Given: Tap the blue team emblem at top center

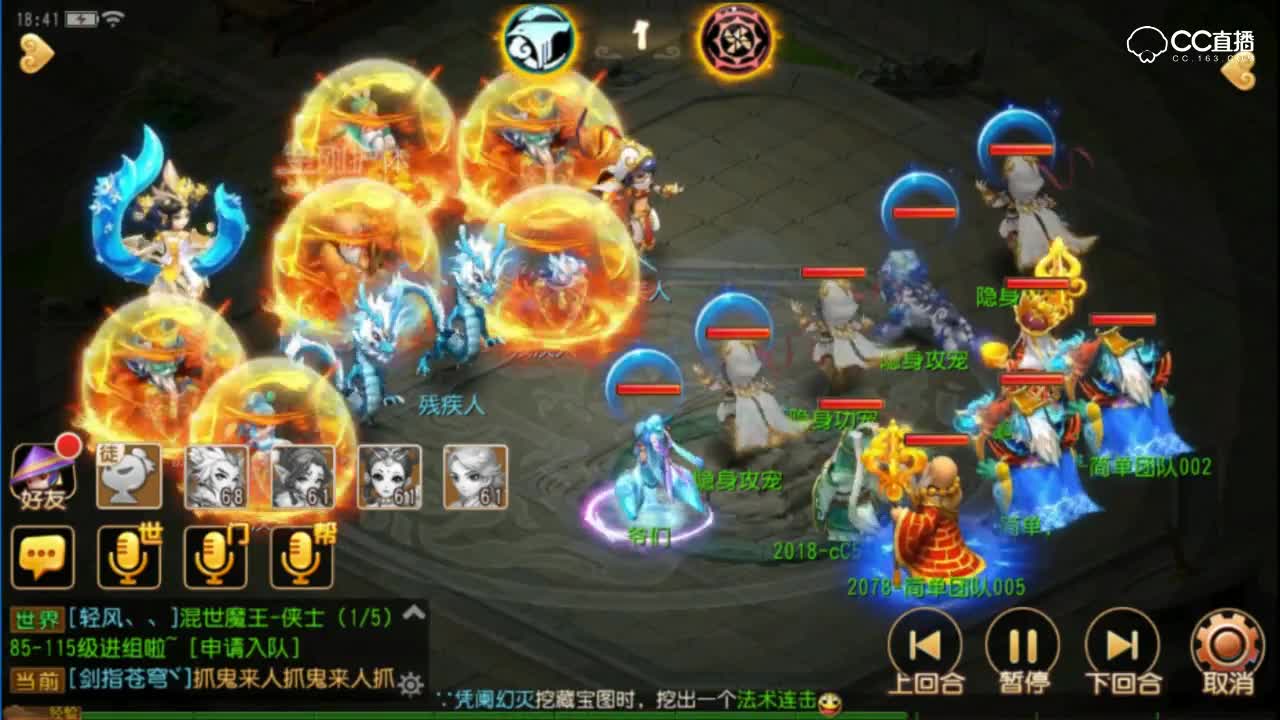Looking at the screenshot, I should (538, 40).
